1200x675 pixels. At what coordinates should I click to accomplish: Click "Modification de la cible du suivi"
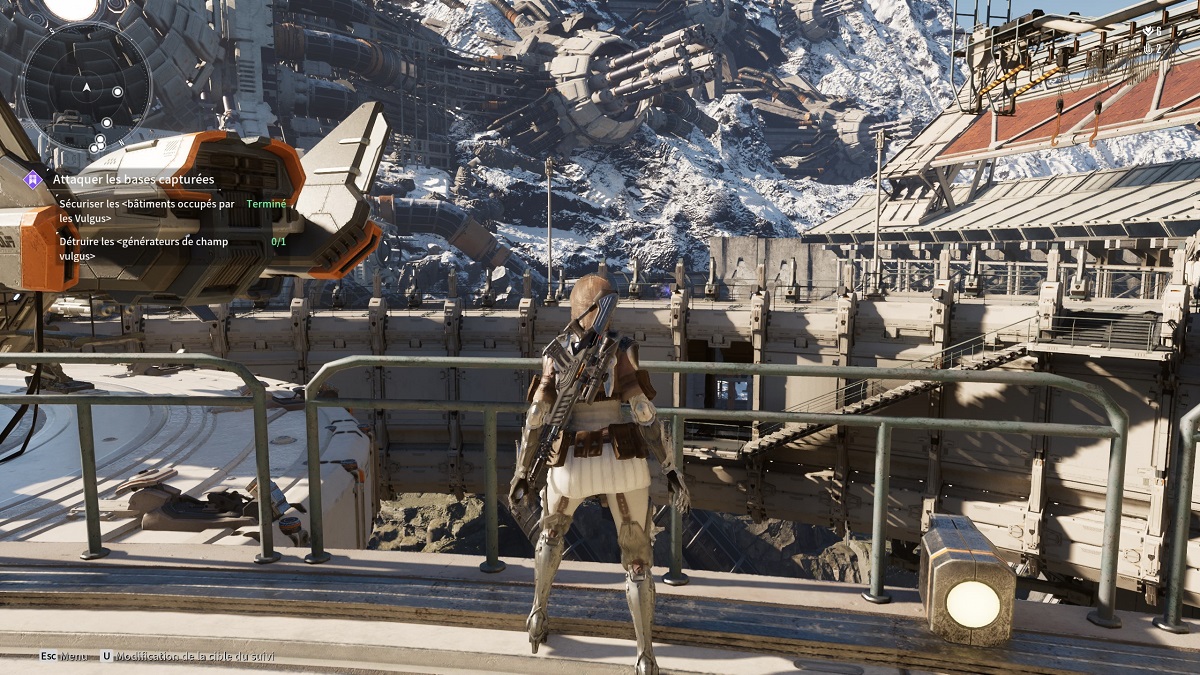(194, 657)
